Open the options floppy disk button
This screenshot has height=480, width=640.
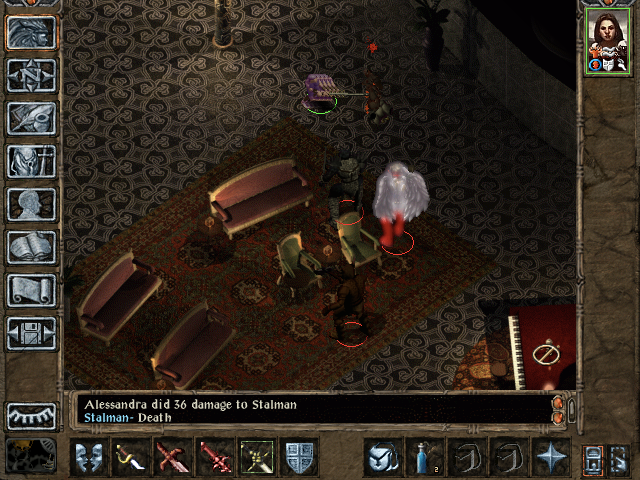[x=31, y=333]
